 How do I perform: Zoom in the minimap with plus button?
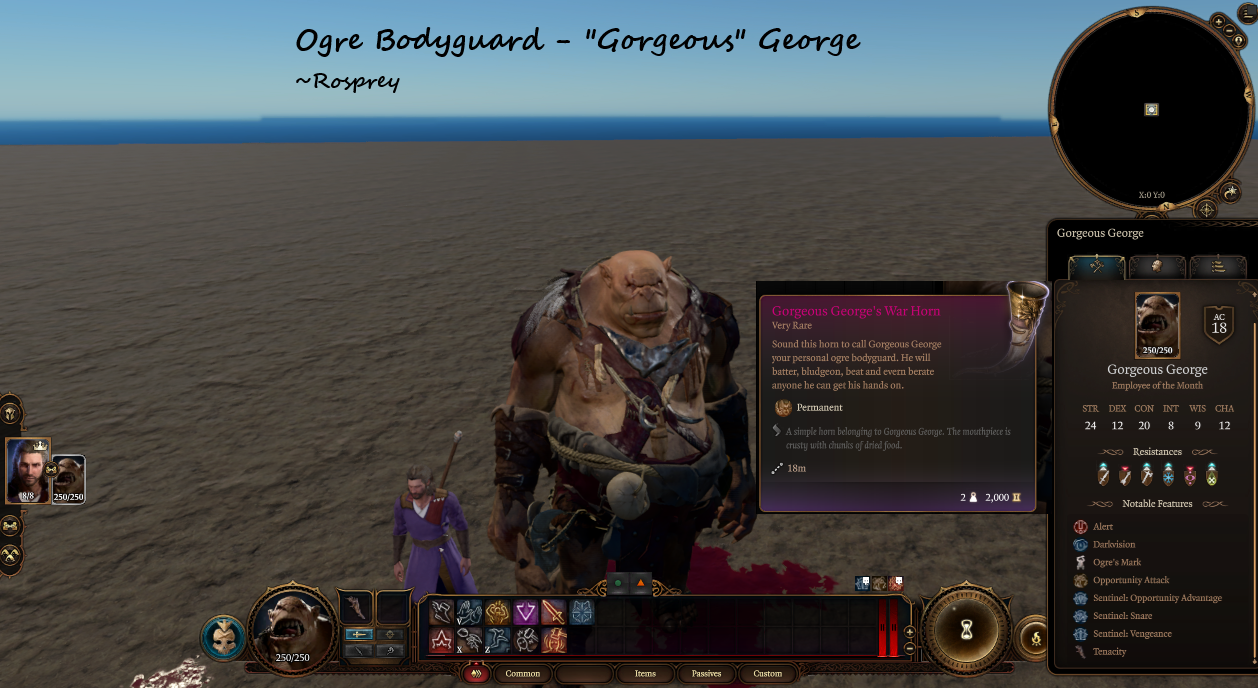(x=1218, y=21)
